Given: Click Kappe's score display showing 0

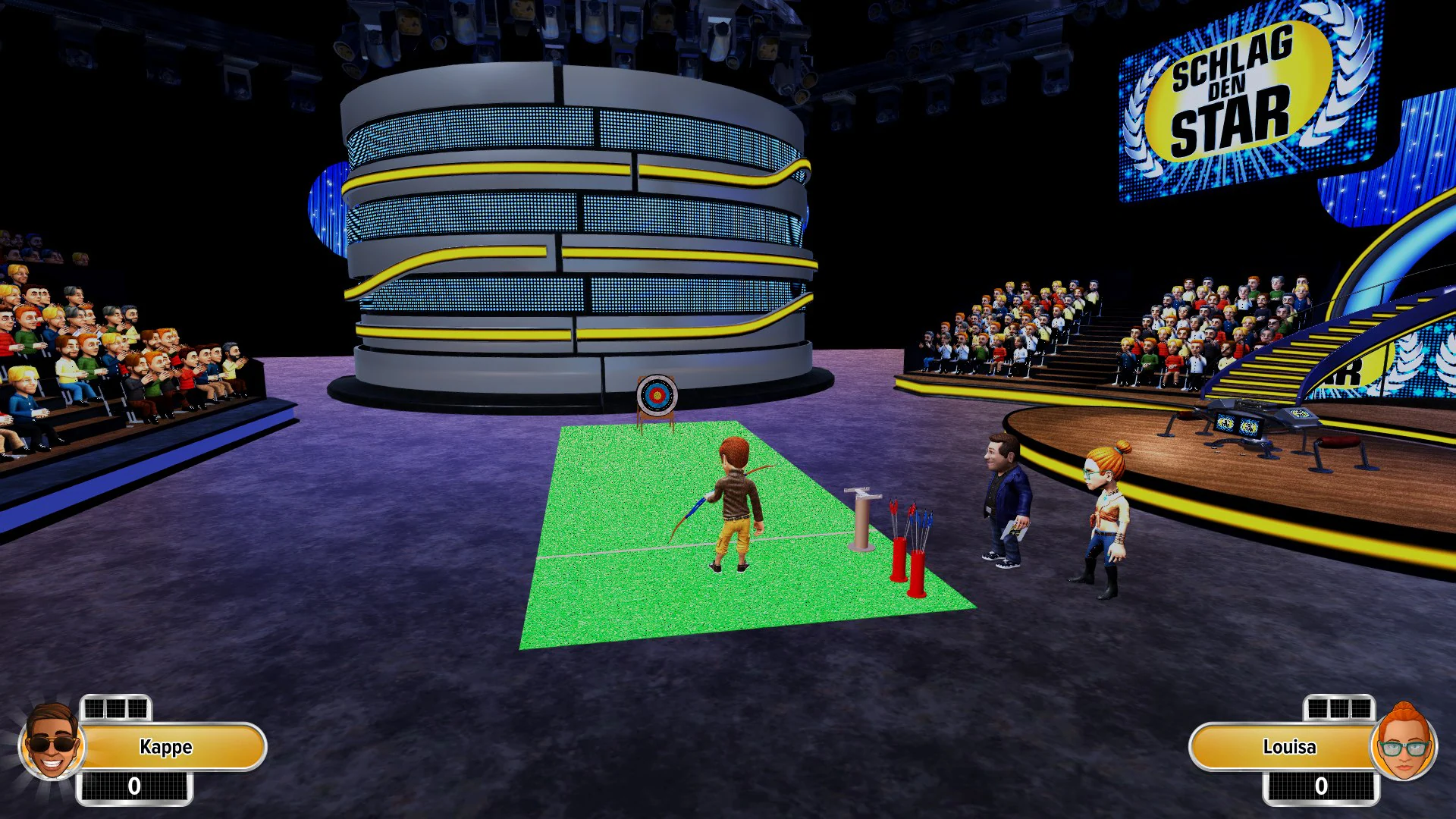Looking at the screenshot, I should tap(134, 786).
